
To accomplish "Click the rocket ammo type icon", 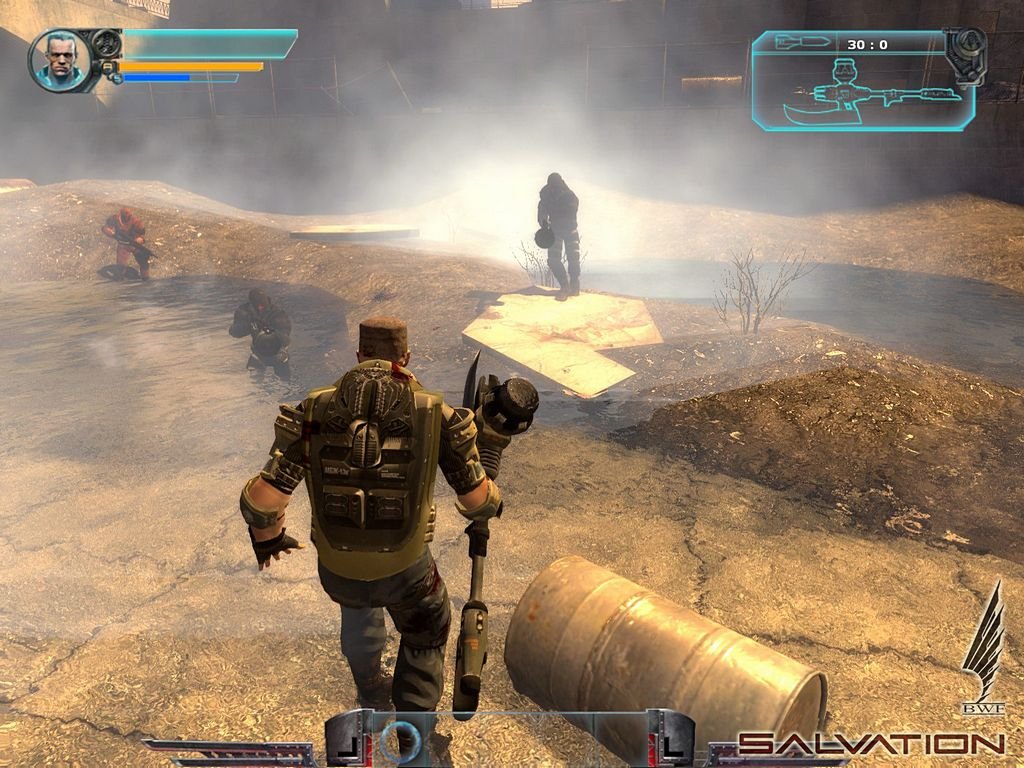I will pos(803,42).
